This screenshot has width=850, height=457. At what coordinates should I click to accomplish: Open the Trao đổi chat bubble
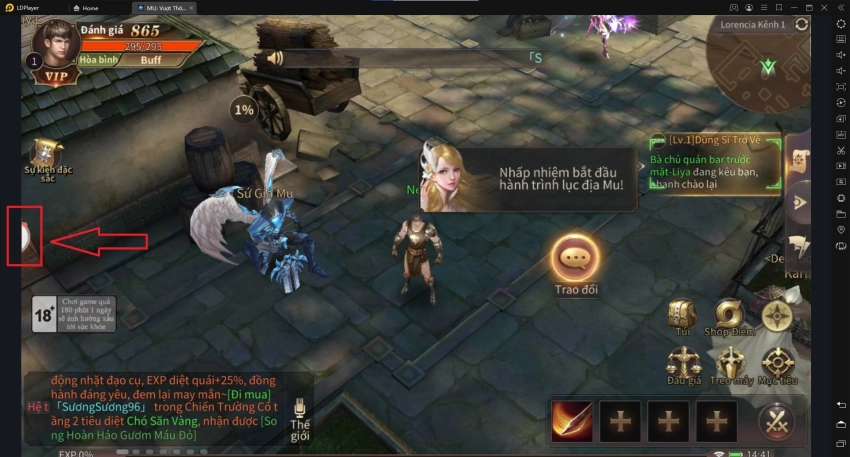point(574,258)
